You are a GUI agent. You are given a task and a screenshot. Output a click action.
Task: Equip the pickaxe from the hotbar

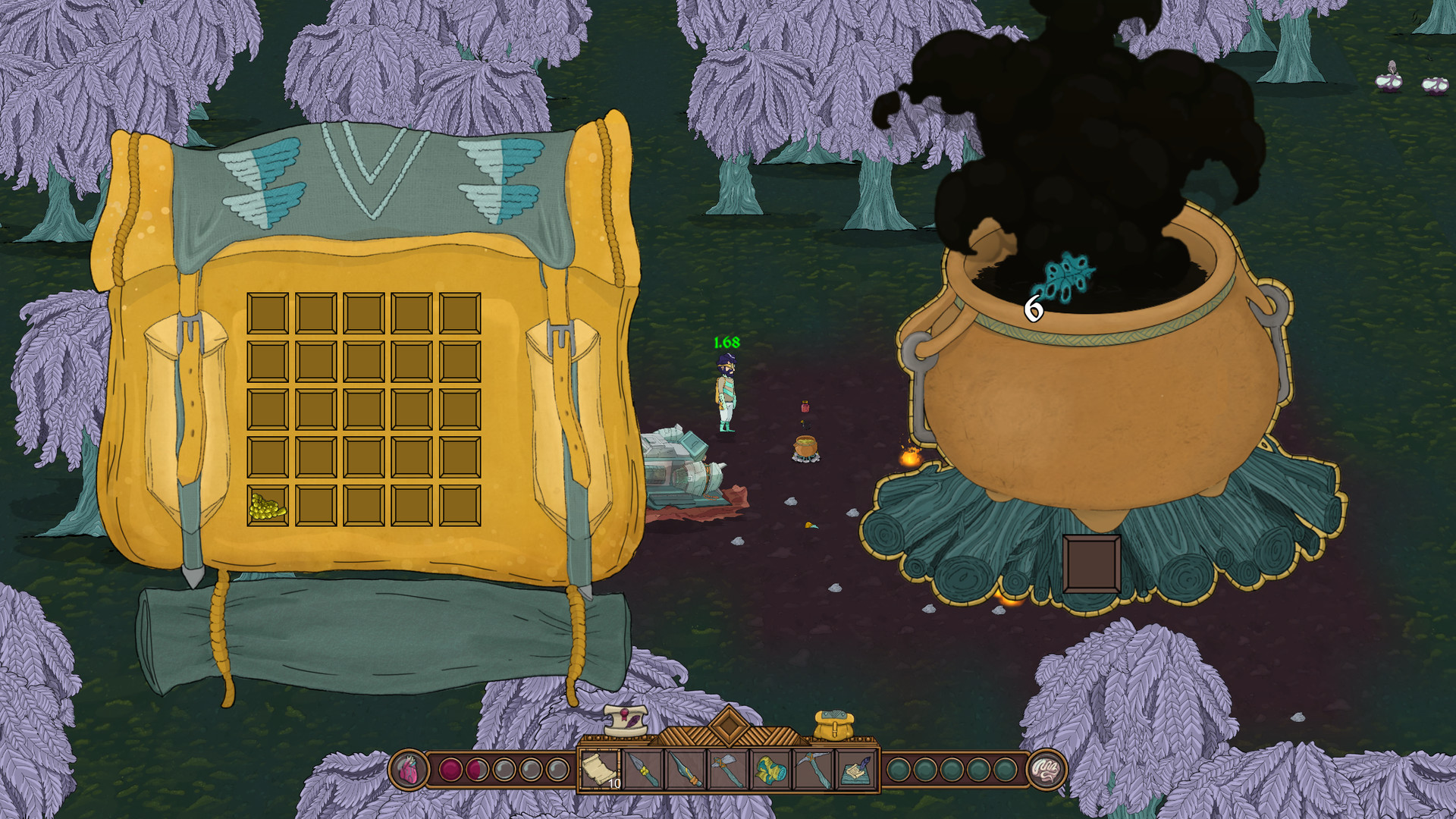click(x=813, y=770)
